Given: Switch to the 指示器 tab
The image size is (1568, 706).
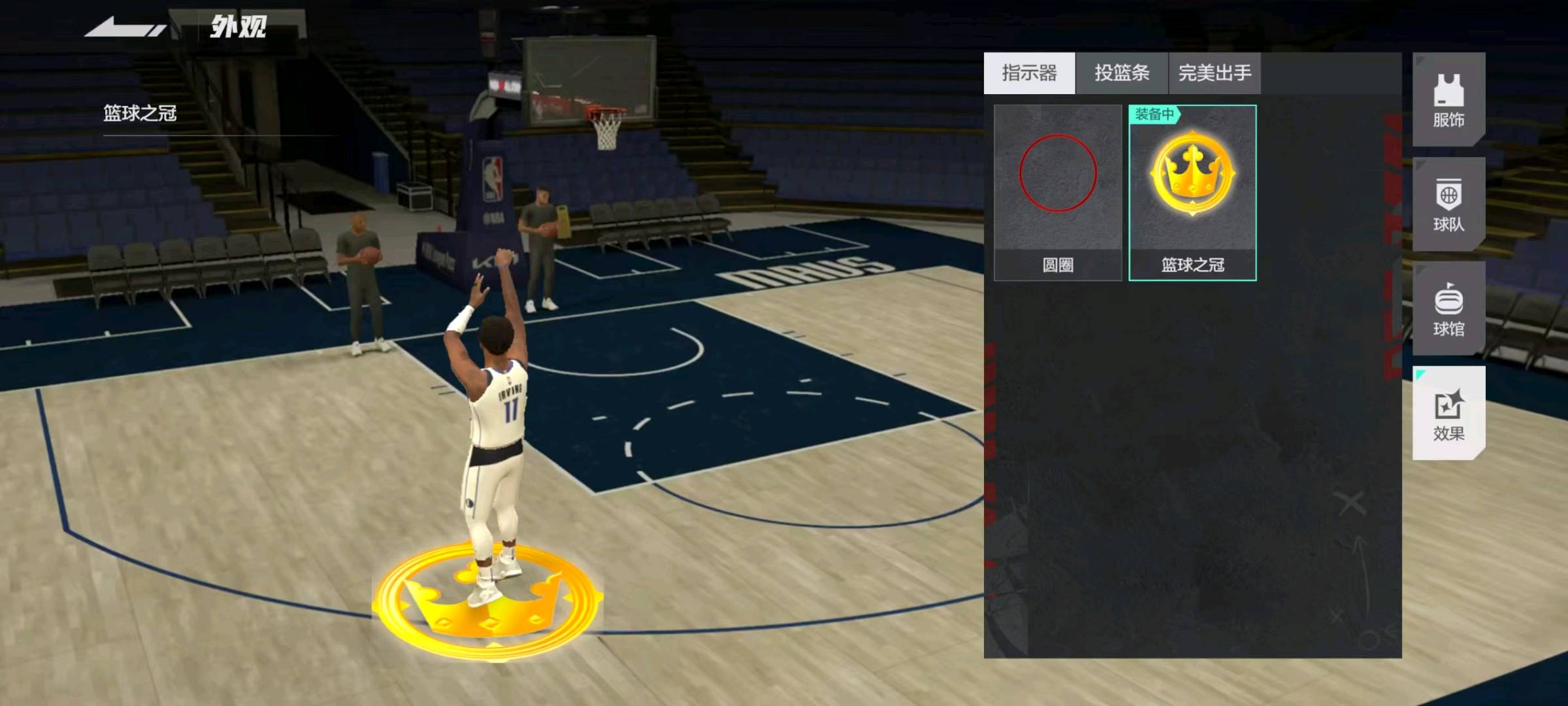Looking at the screenshot, I should coord(1029,73).
